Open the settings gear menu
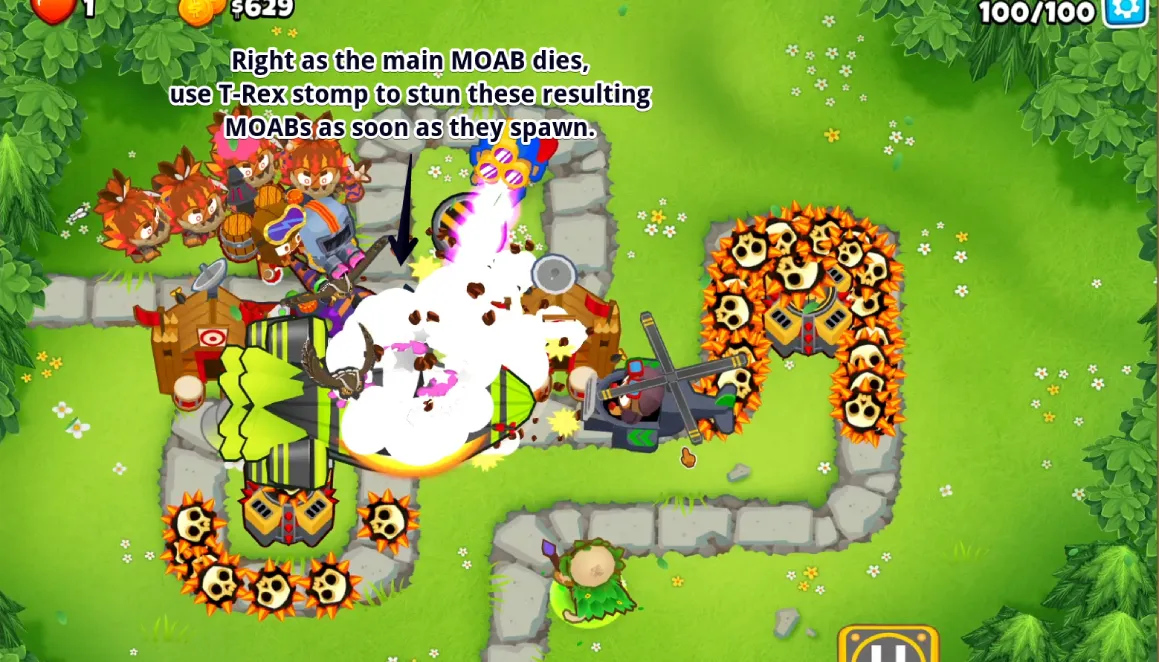The width and height of the screenshot is (1159, 662). (x=1126, y=10)
